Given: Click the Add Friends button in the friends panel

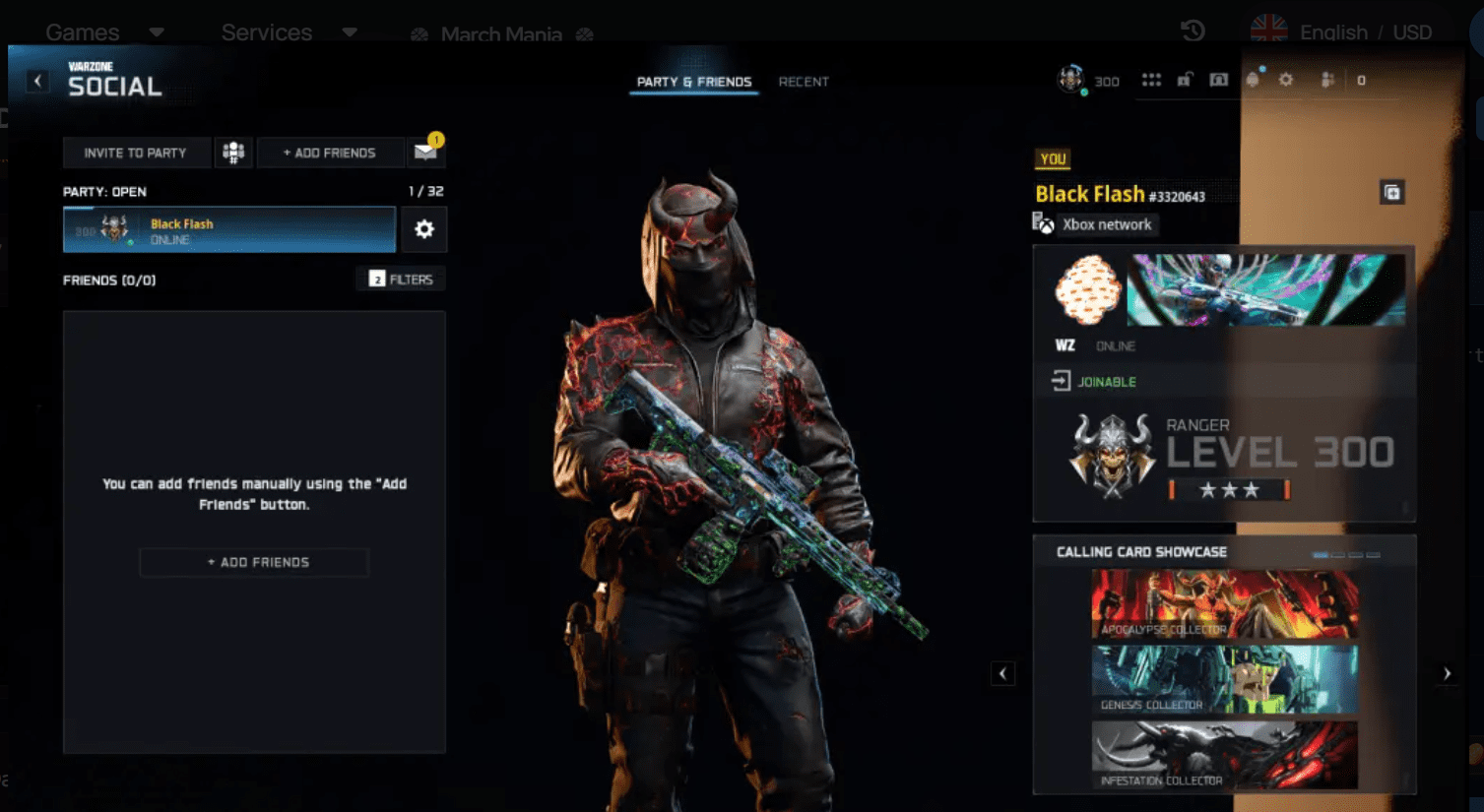Looking at the screenshot, I should click(x=253, y=562).
